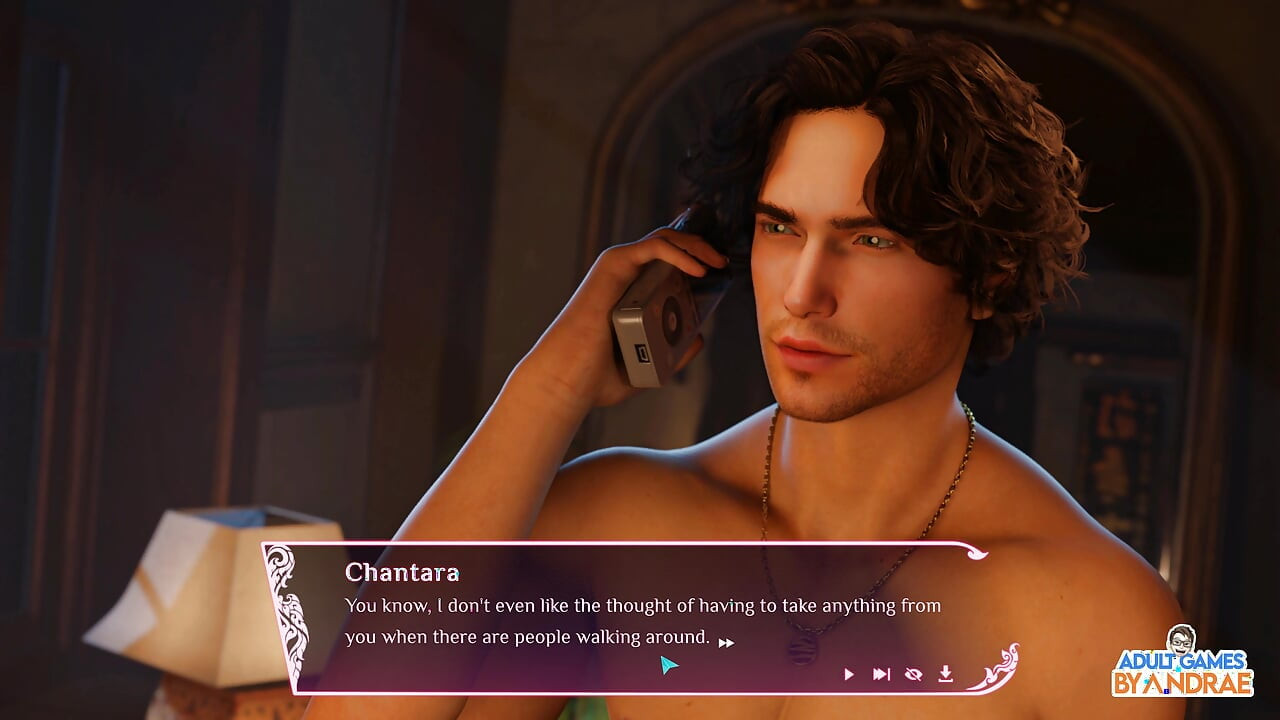Viewport: 1280px width, 720px height.
Task: Click the quick-save icon beside the eye icon
Action: [944, 674]
